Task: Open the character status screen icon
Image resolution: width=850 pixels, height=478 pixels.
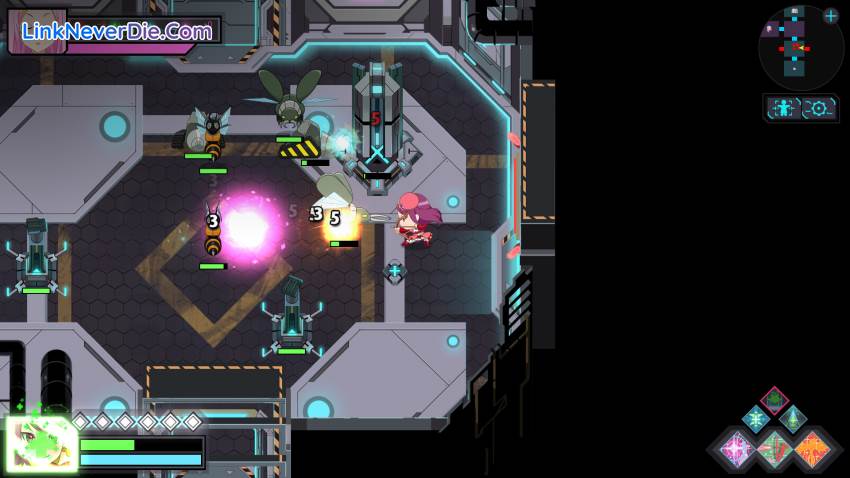Action: (785, 108)
